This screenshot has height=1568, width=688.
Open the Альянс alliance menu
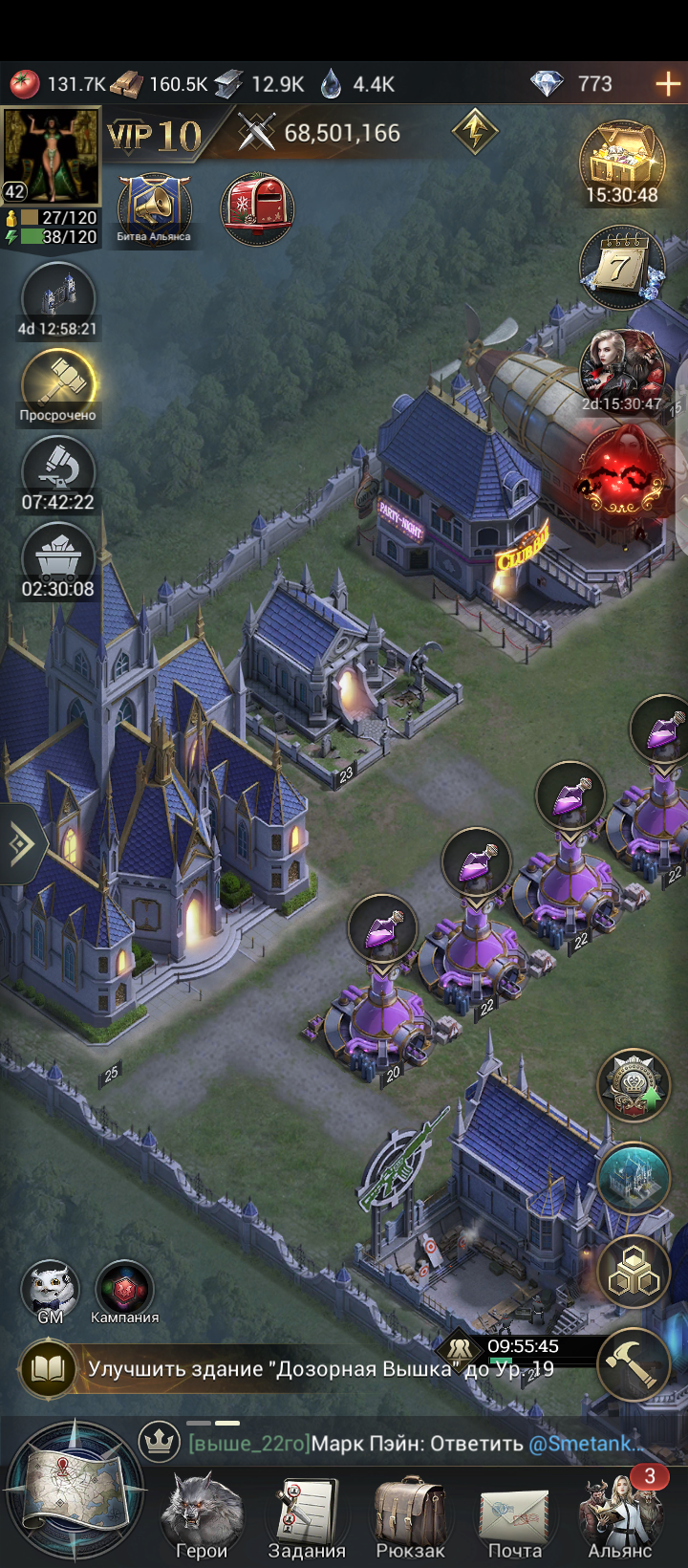(x=620, y=1514)
